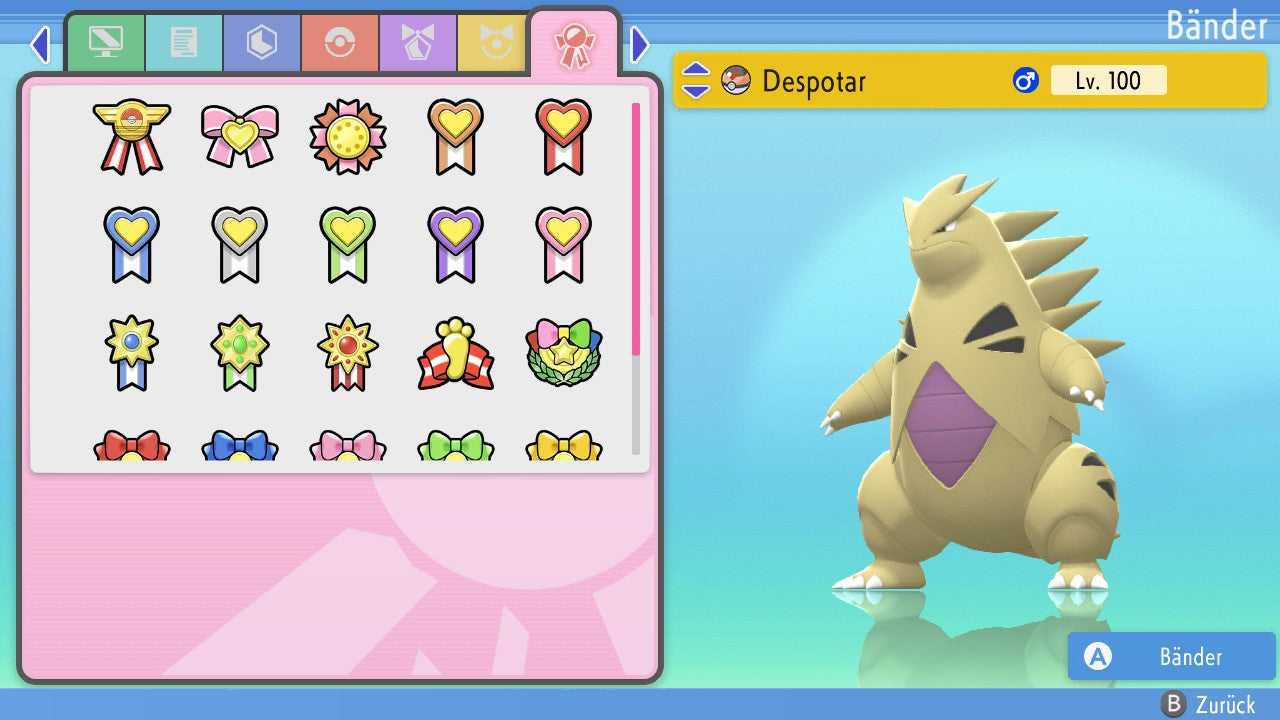Pick the pink bow ribbon with heart
This screenshot has height=720, width=1280.
point(240,134)
